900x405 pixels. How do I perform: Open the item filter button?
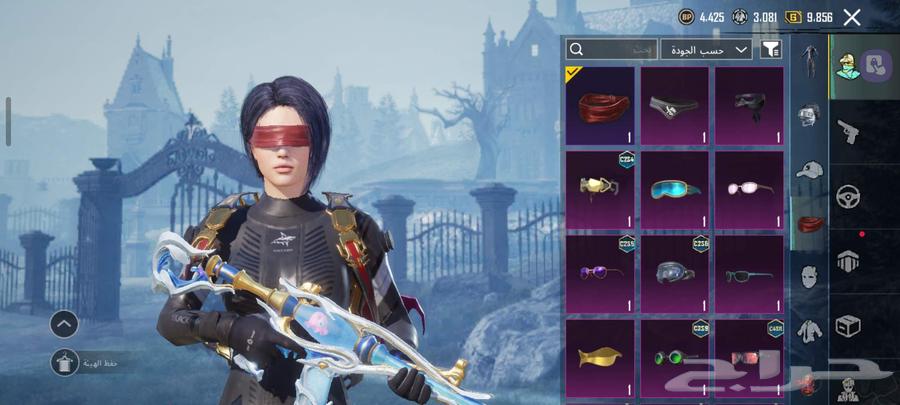tap(771, 49)
